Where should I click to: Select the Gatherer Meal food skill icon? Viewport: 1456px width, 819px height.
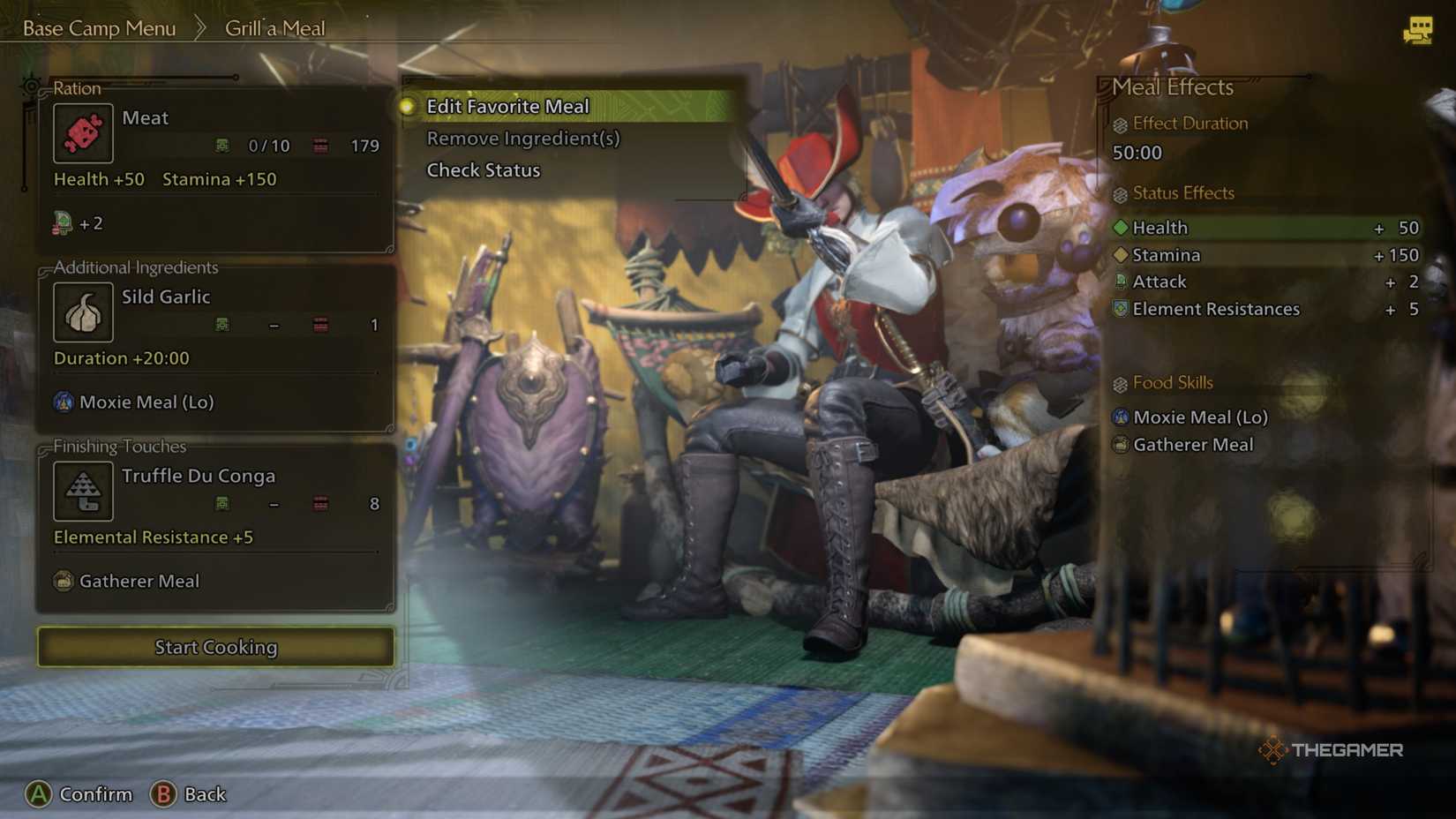coord(1120,445)
